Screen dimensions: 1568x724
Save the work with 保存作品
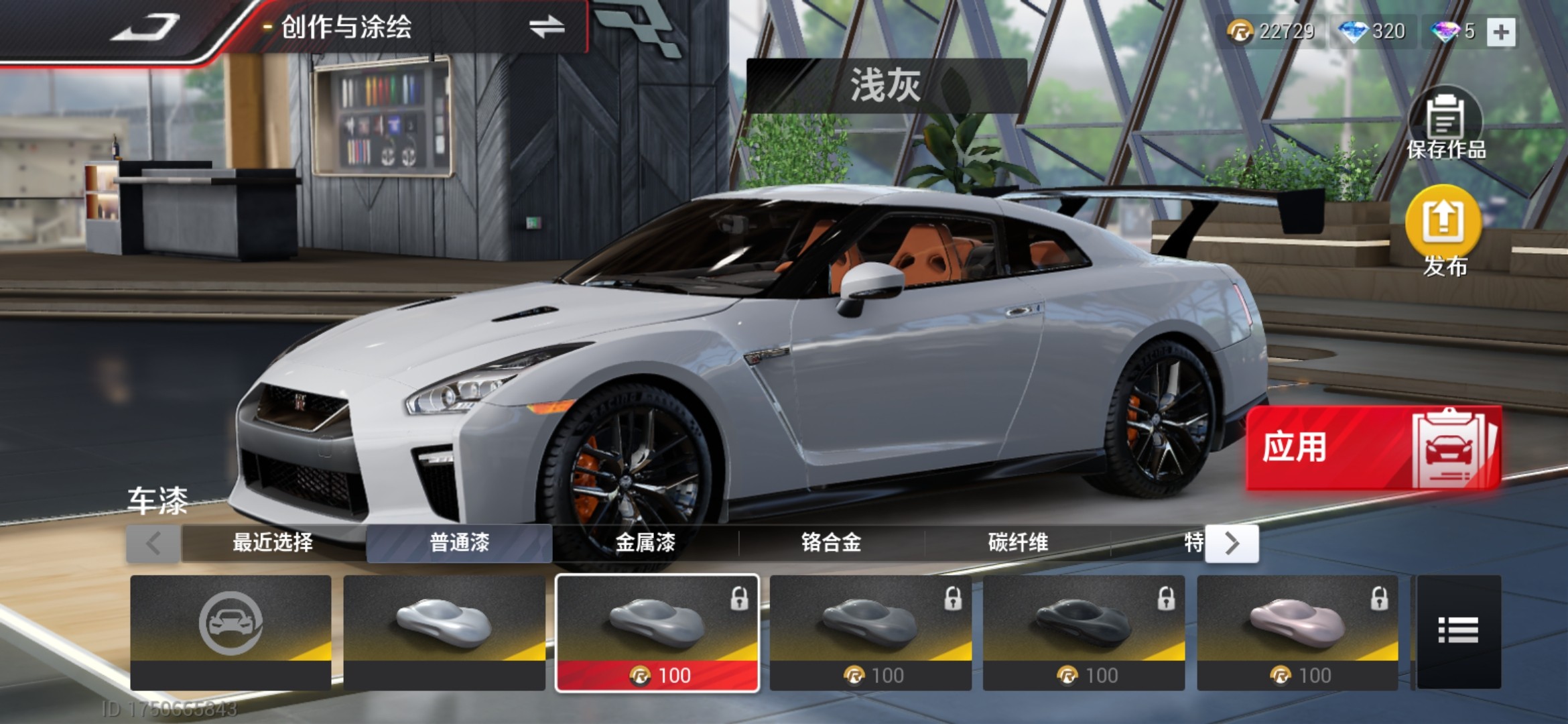coord(1446,126)
